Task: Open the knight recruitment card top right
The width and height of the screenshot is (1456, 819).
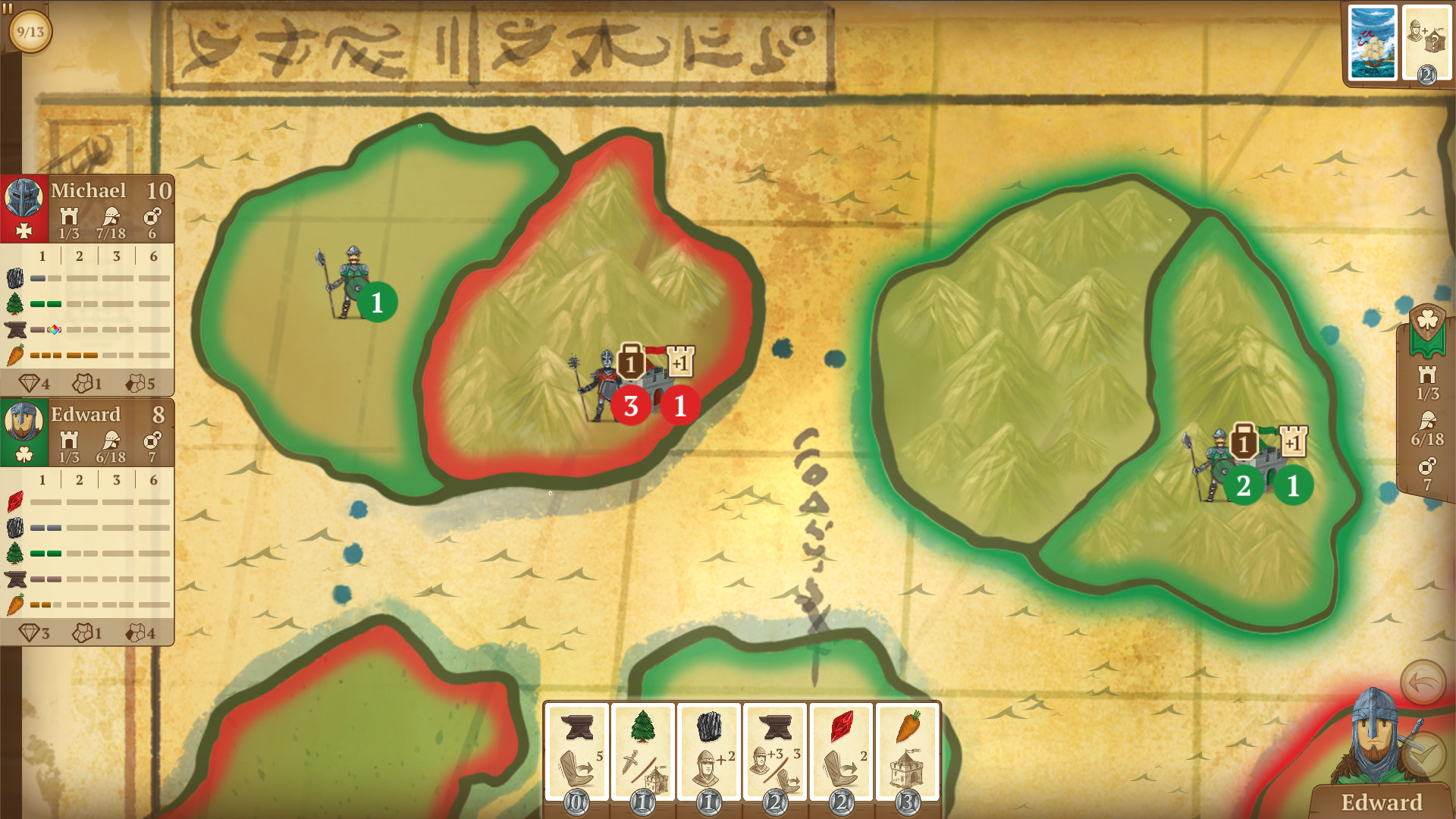Action: [x=1429, y=42]
